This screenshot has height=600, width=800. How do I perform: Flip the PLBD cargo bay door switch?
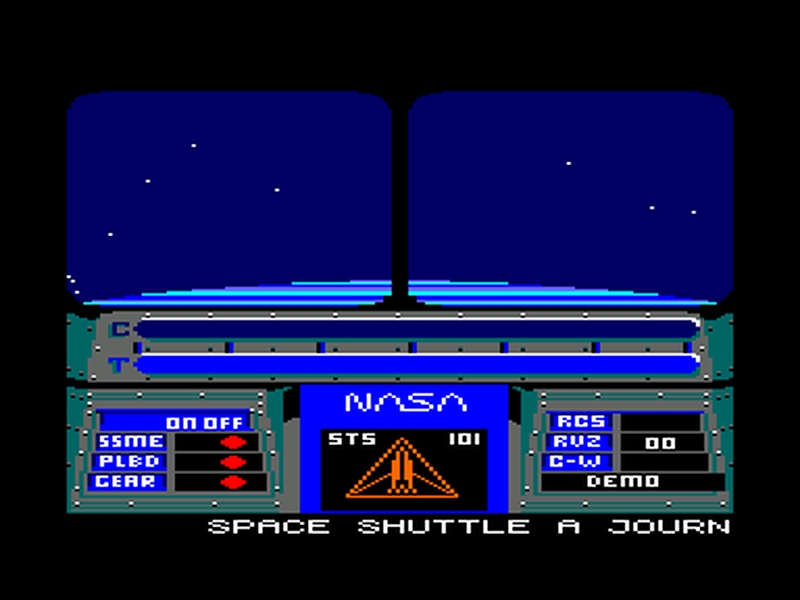pyautogui.click(x=232, y=462)
